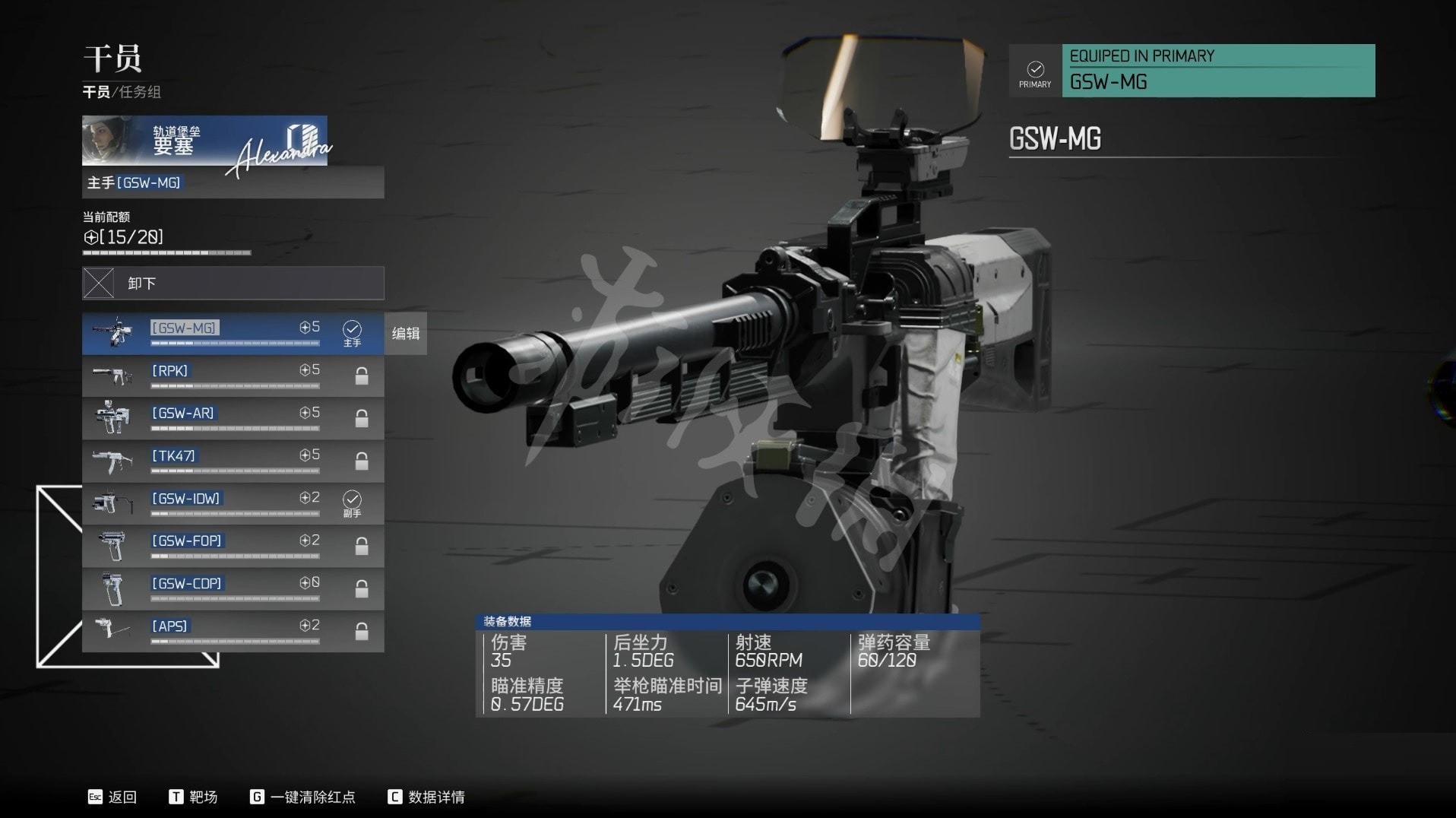Show 数据详情 data details
The width and height of the screenshot is (1456, 818).
coord(426,797)
